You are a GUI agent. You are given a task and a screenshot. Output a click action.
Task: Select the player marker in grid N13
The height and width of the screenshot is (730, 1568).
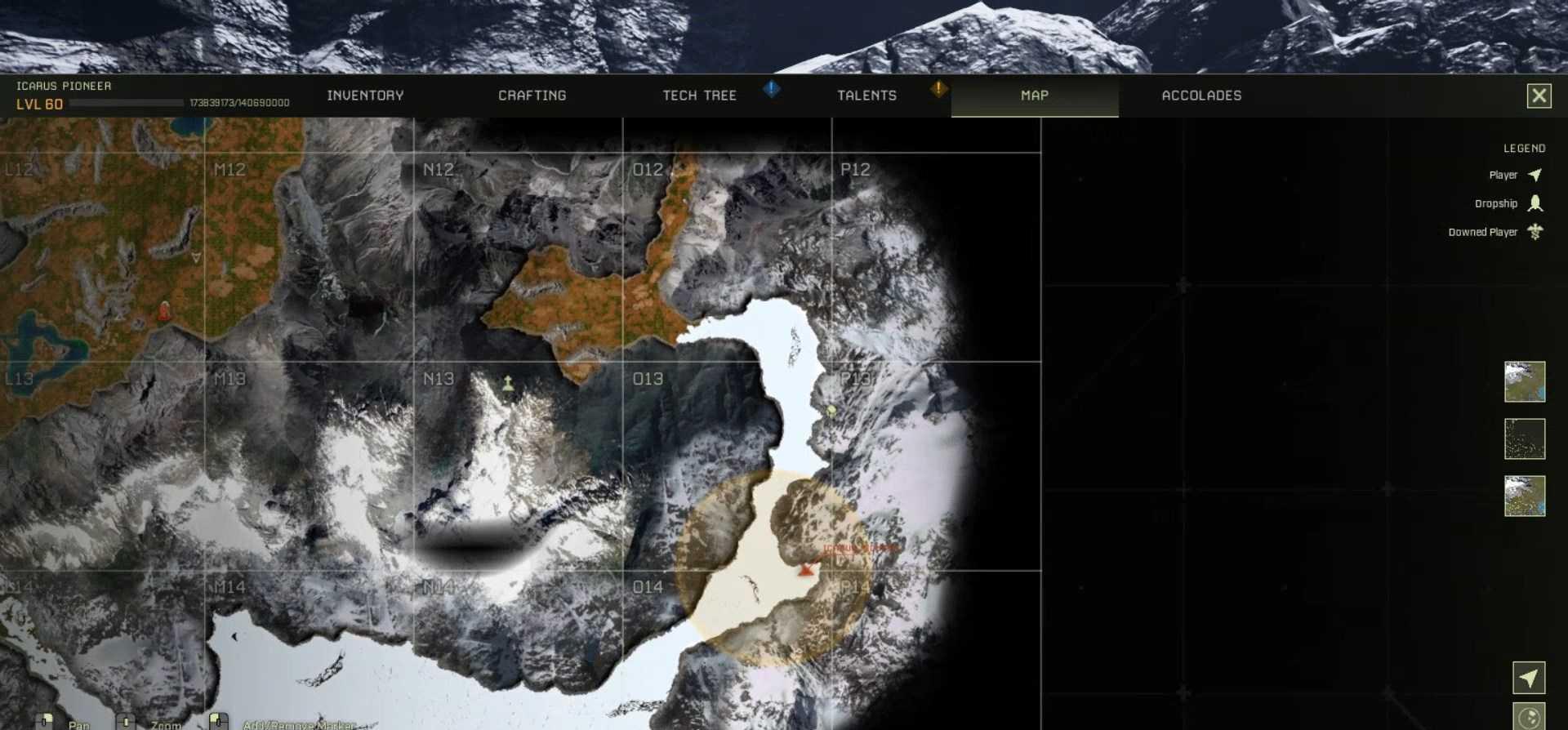click(508, 382)
